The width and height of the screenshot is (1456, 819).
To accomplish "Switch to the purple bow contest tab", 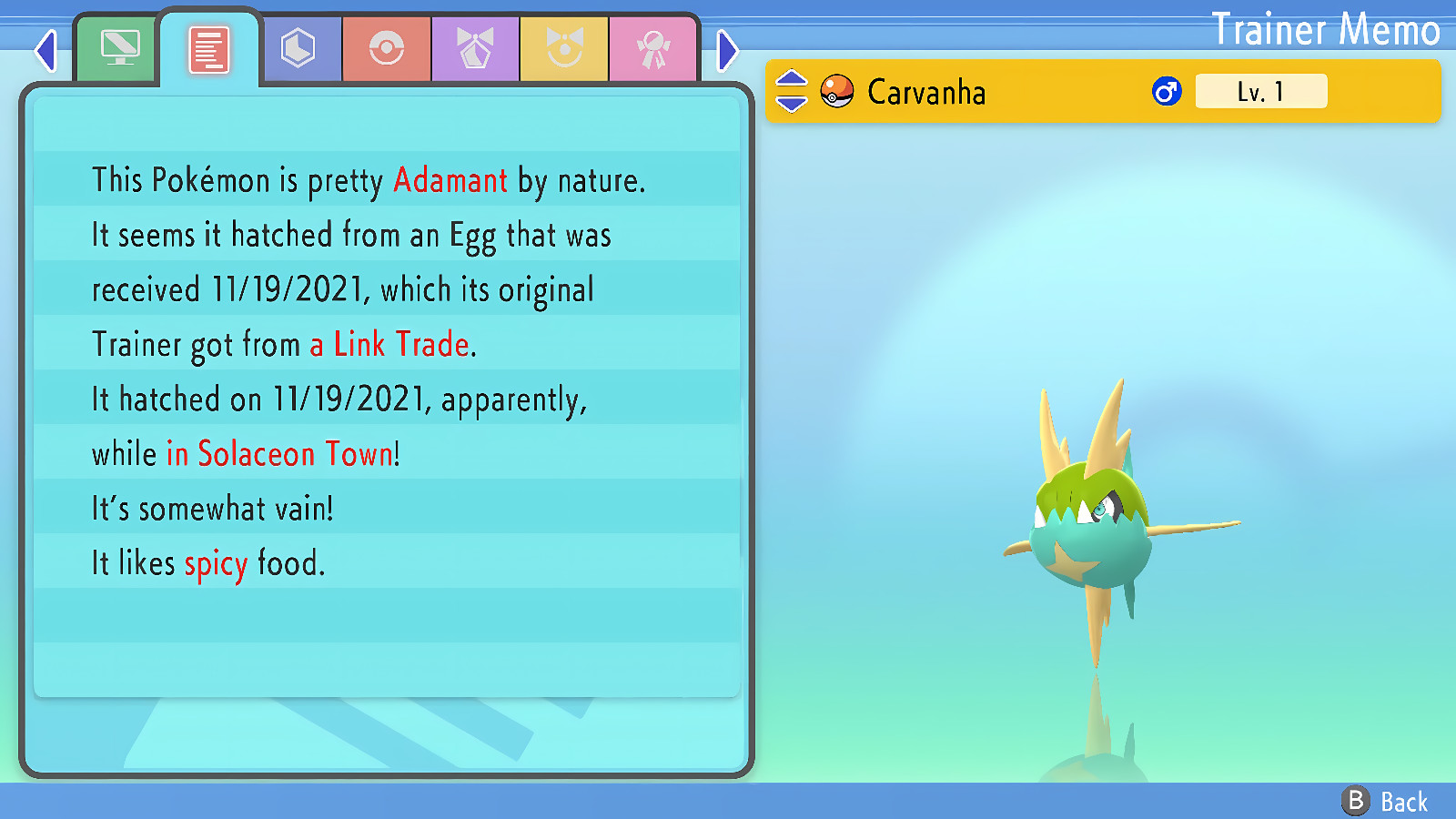I will click(475, 49).
